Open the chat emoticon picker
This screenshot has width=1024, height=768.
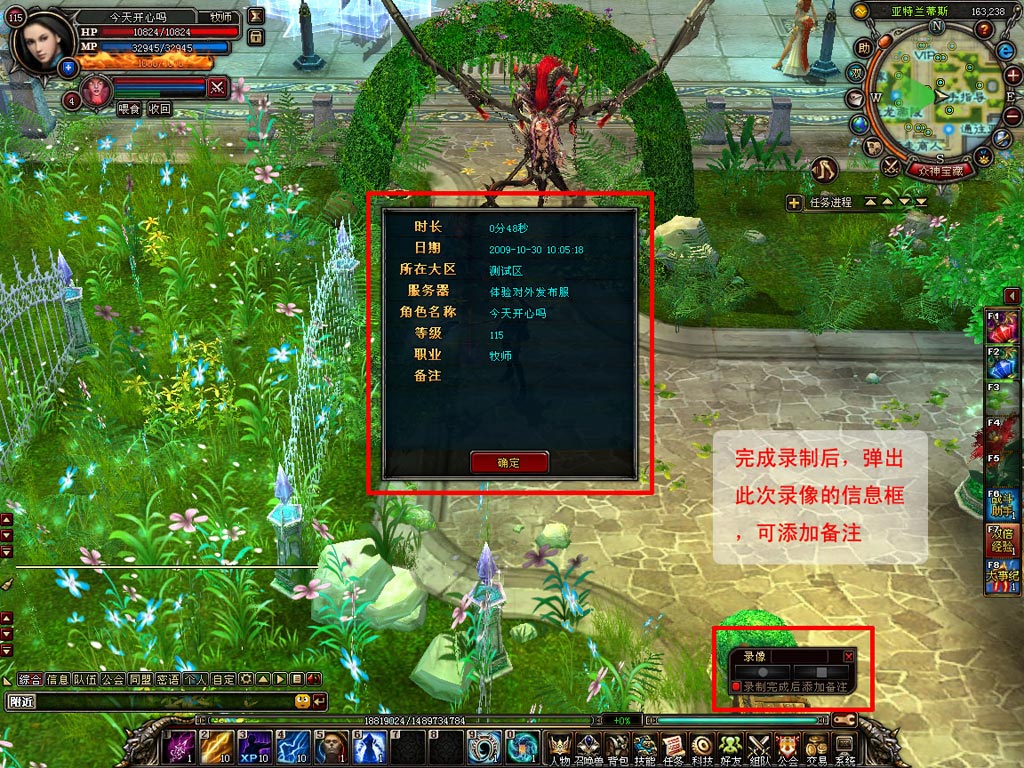click(302, 701)
